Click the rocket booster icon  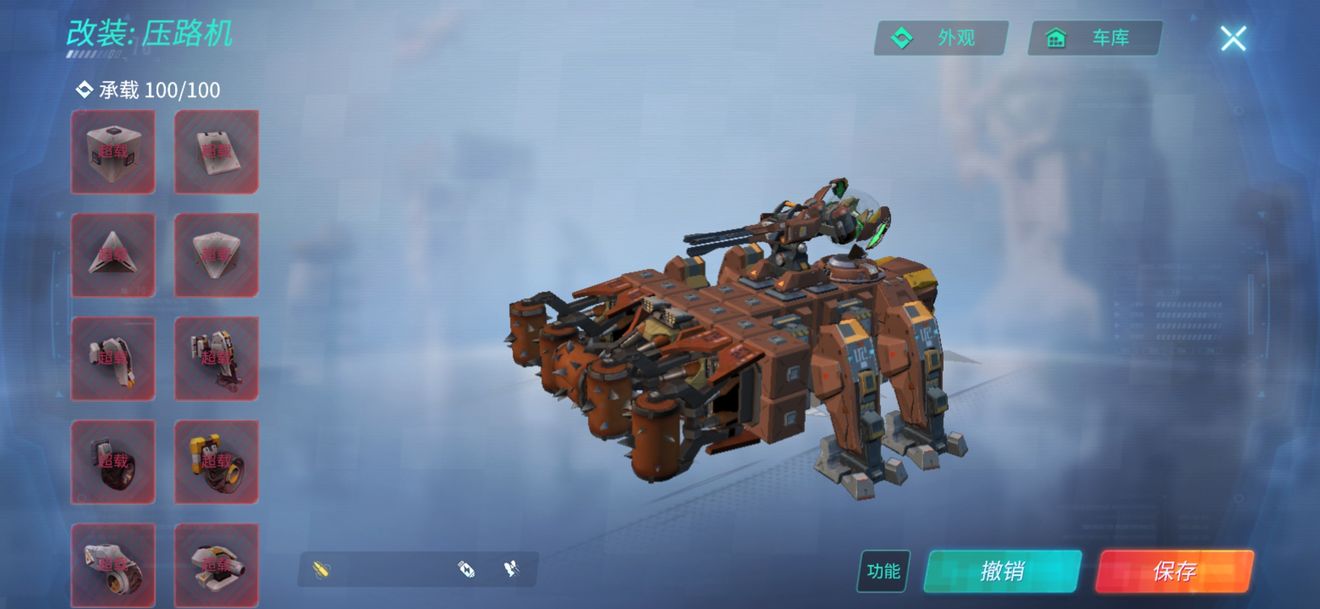511,569
